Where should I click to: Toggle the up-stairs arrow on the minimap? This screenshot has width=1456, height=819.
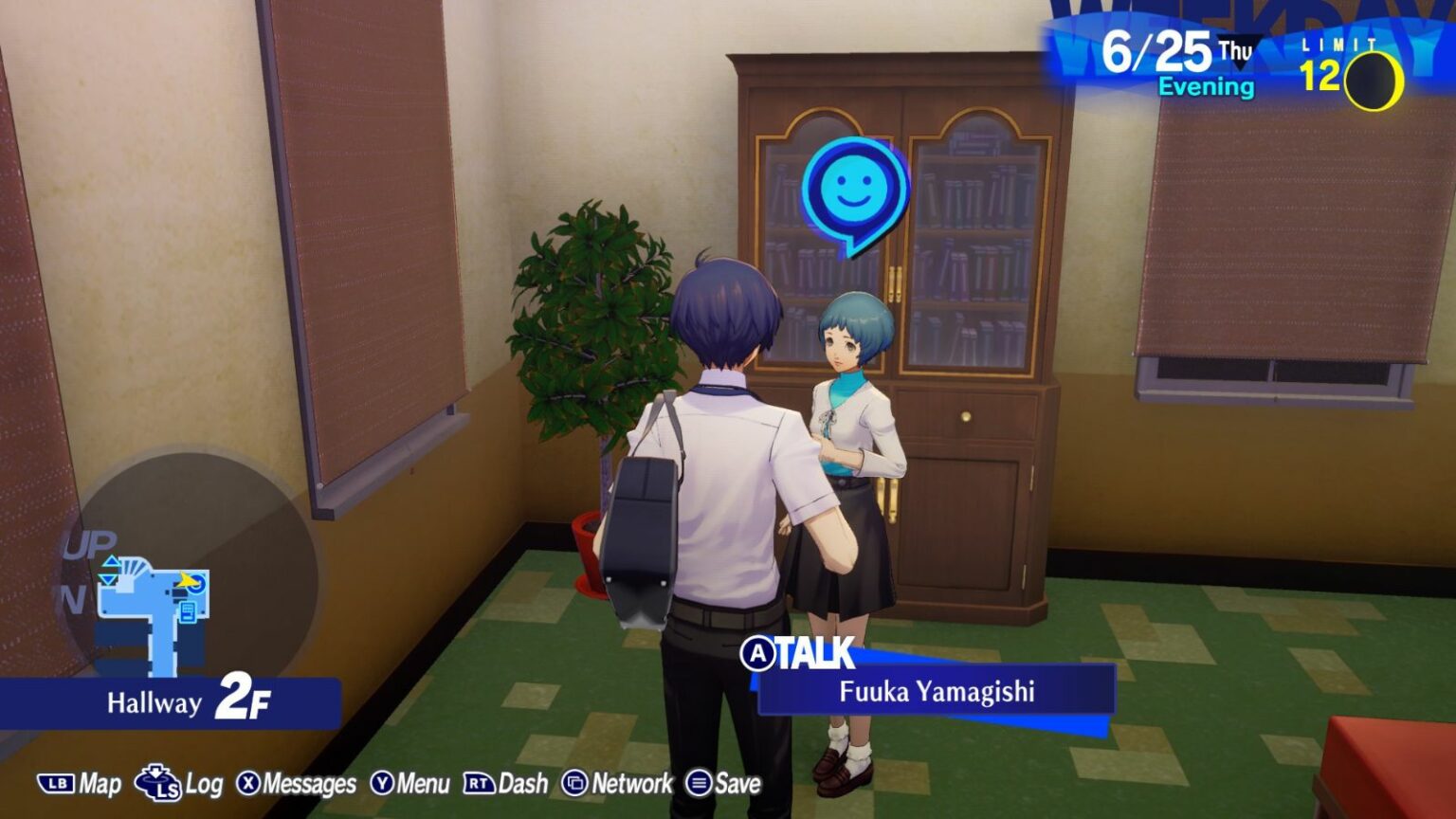110,562
